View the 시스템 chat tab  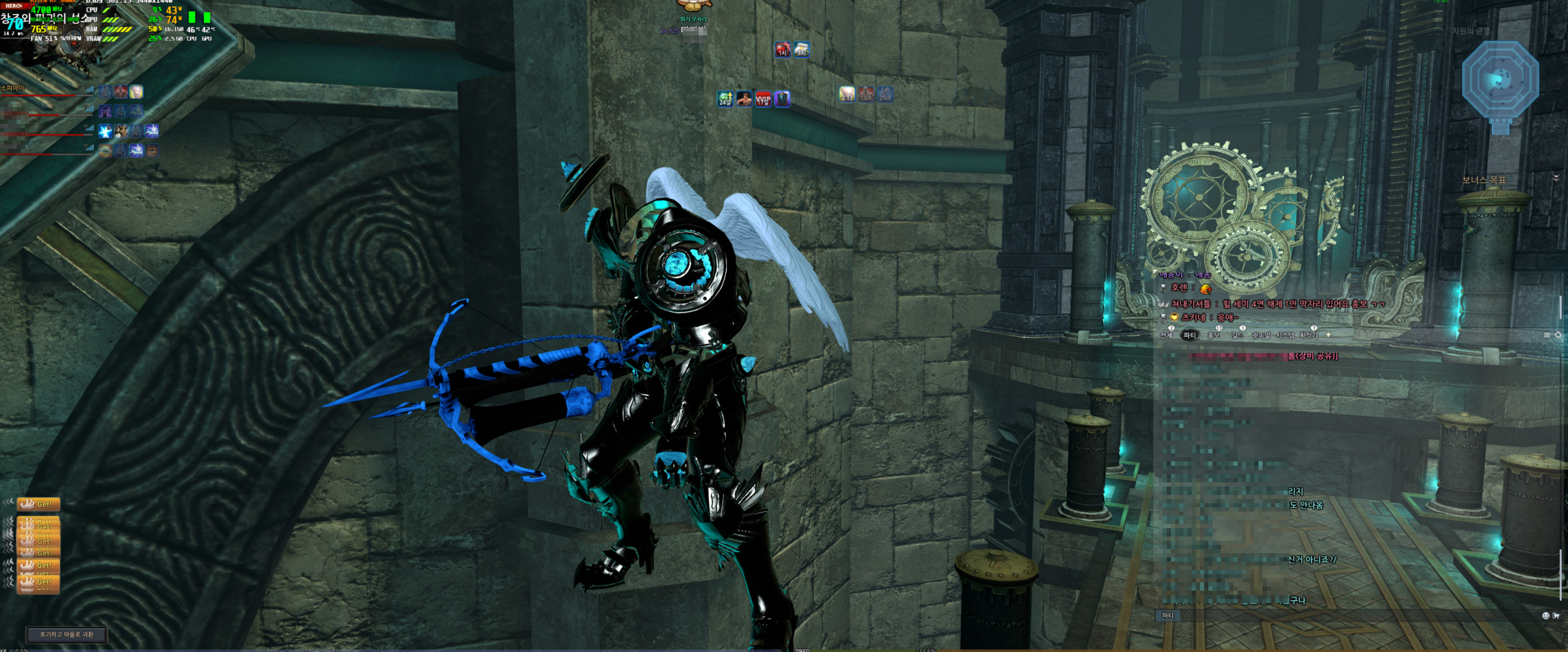click(x=1285, y=336)
